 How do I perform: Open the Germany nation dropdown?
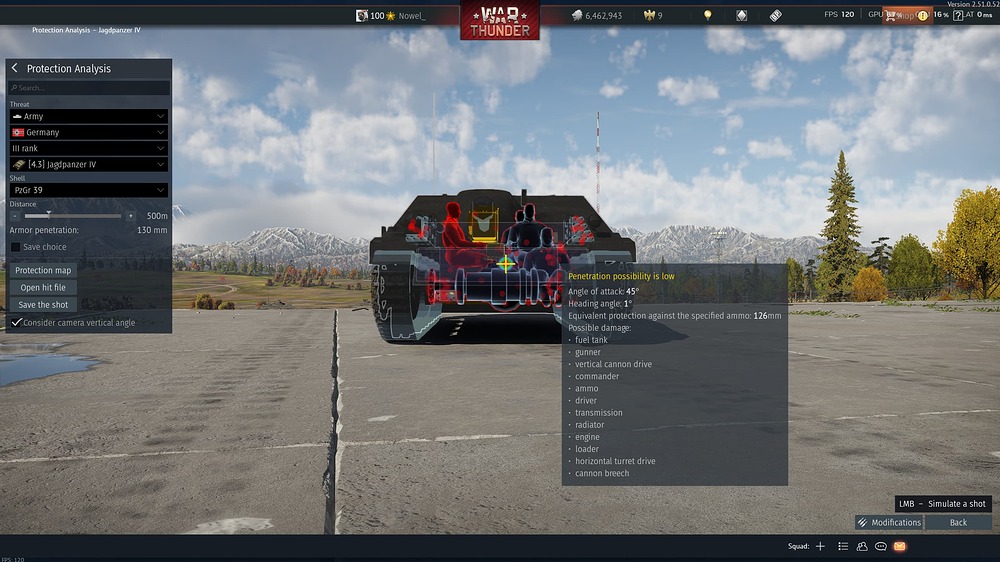point(88,132)
